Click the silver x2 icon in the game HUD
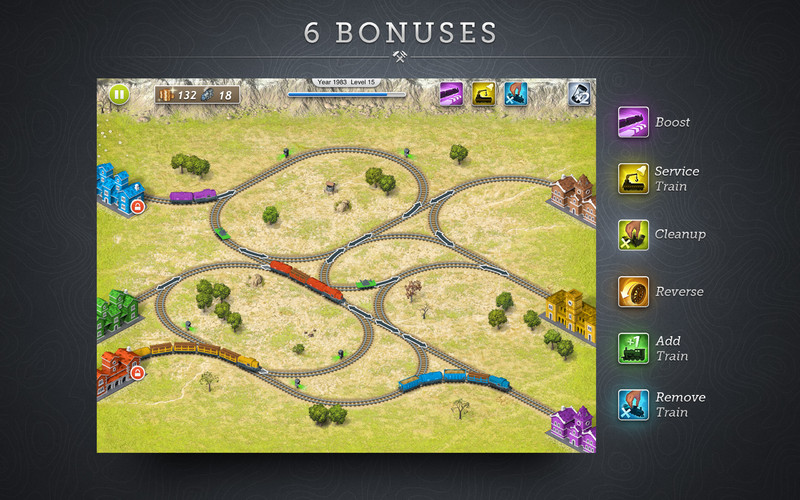Screen dimensions: 800x500 pyautogui.click(x=580, y=94)
